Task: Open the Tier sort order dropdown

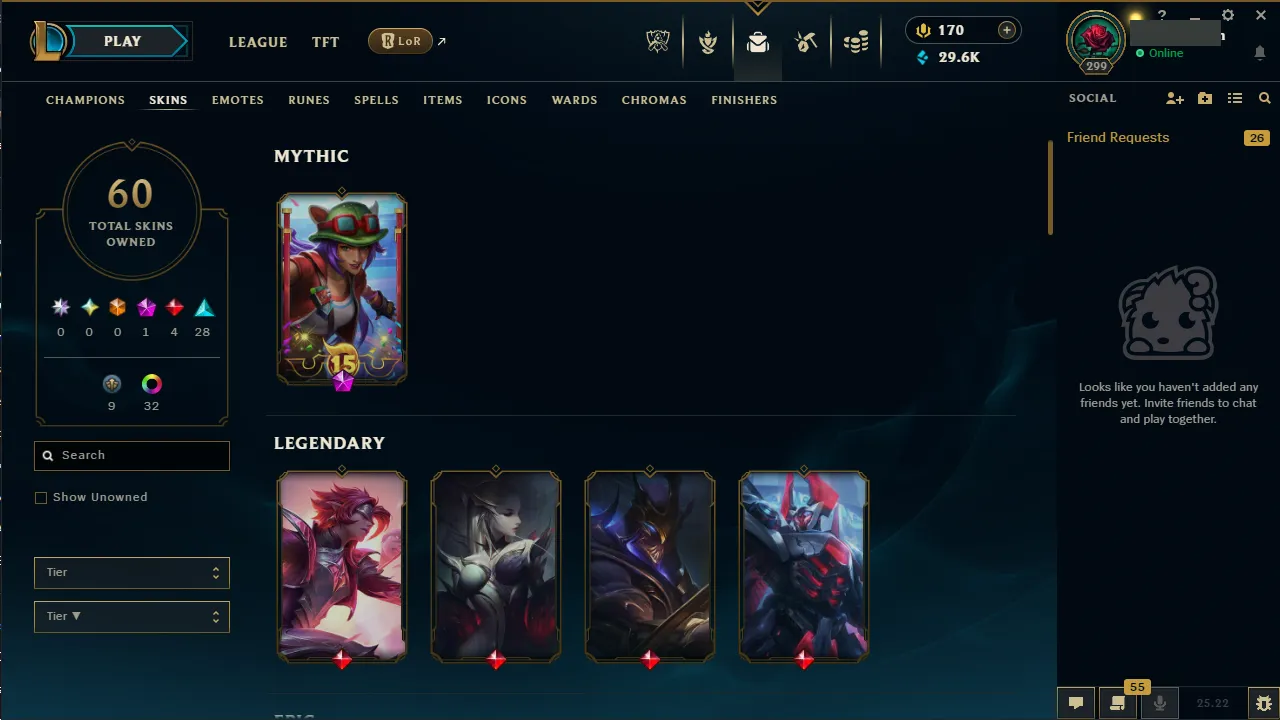Action: 131,616
